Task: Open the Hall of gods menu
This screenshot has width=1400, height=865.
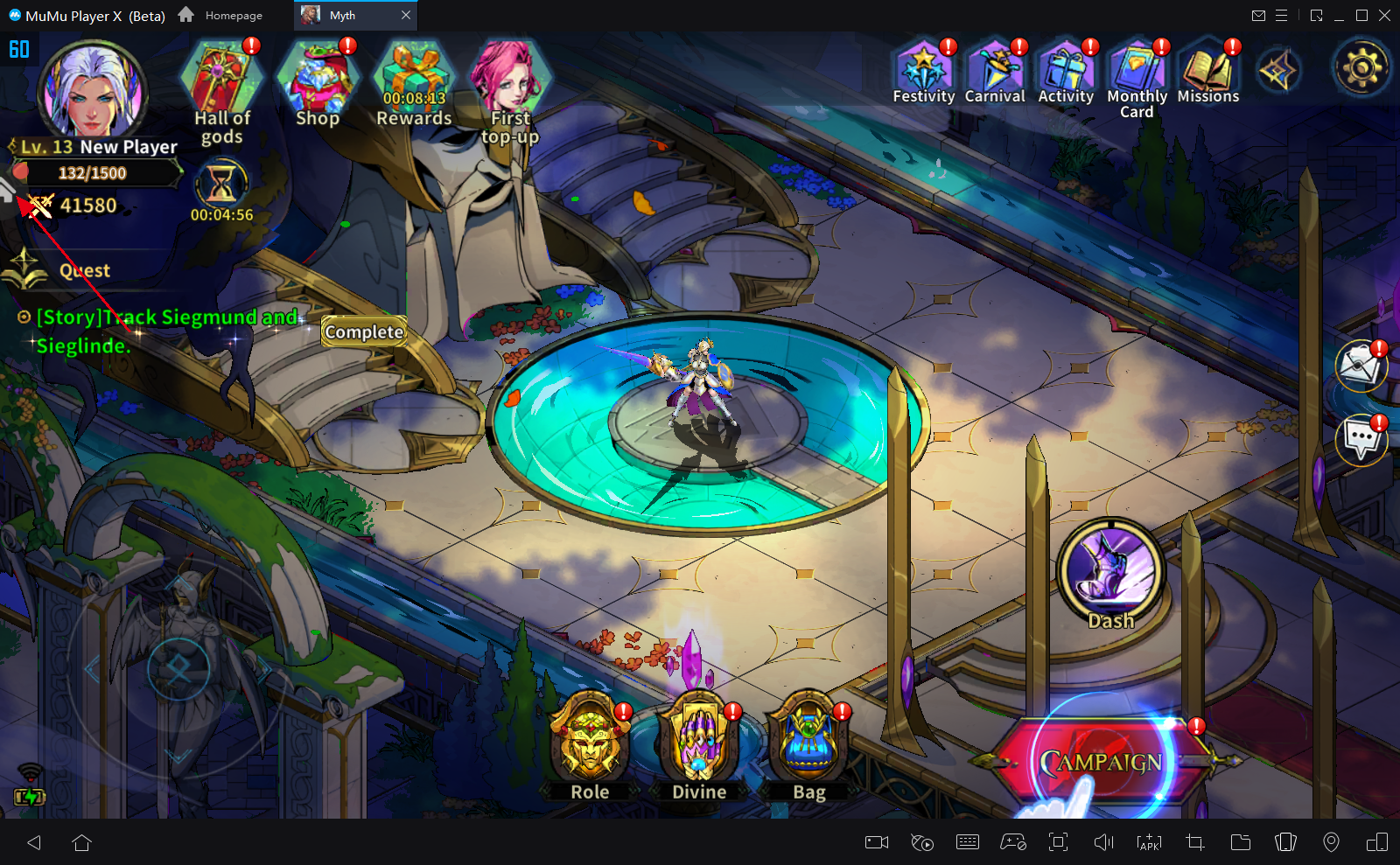Action: click(x=221, y=80)
